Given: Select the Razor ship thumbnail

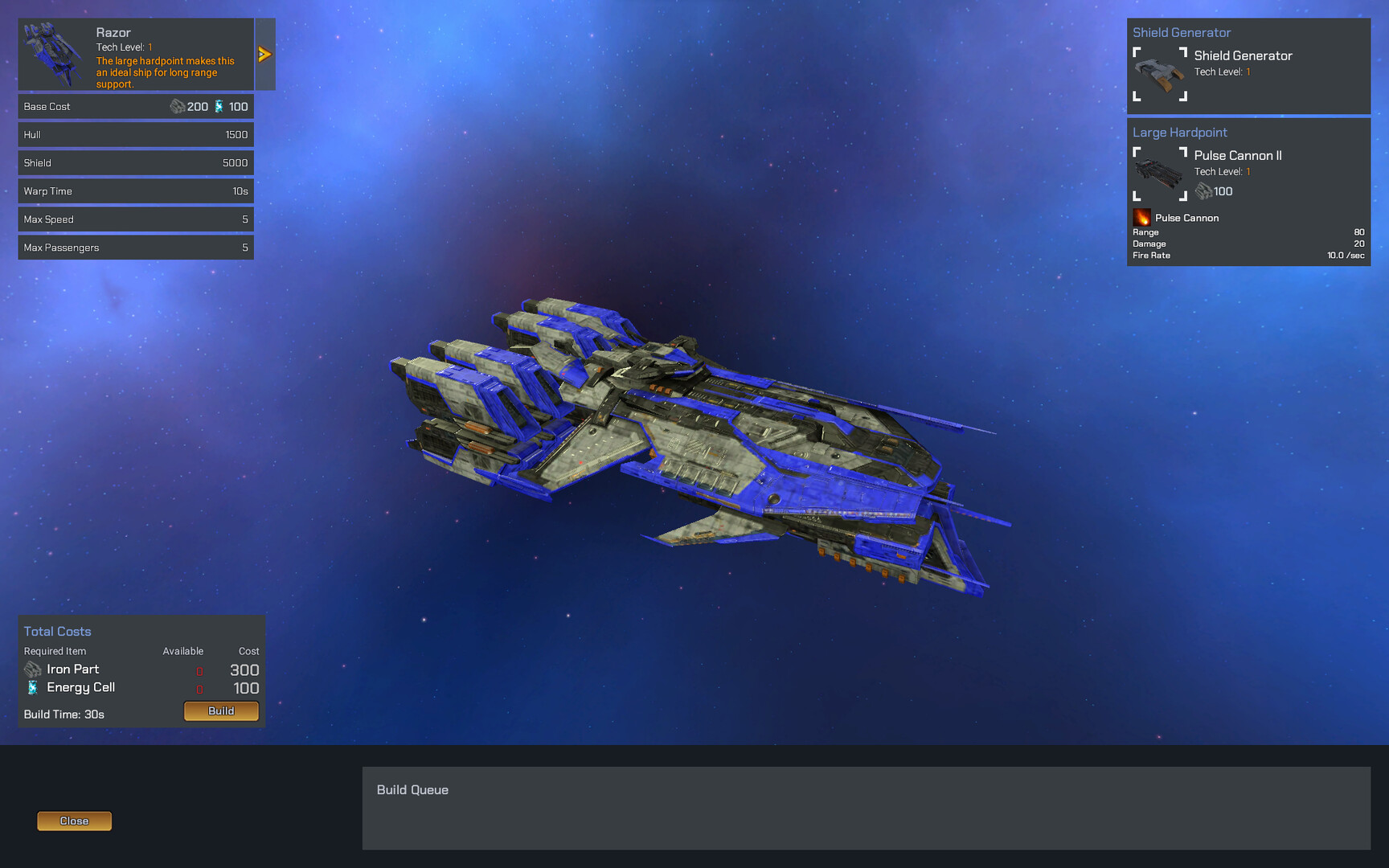Looking at the screenshot, I should (54, 54).
